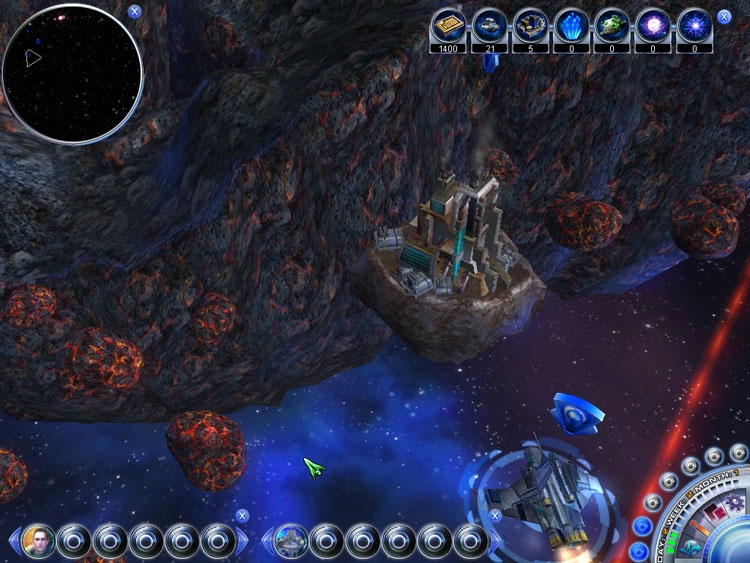Select the gold credits resource icon
This screenshot has width=750, height=563.
pos(448,25)
